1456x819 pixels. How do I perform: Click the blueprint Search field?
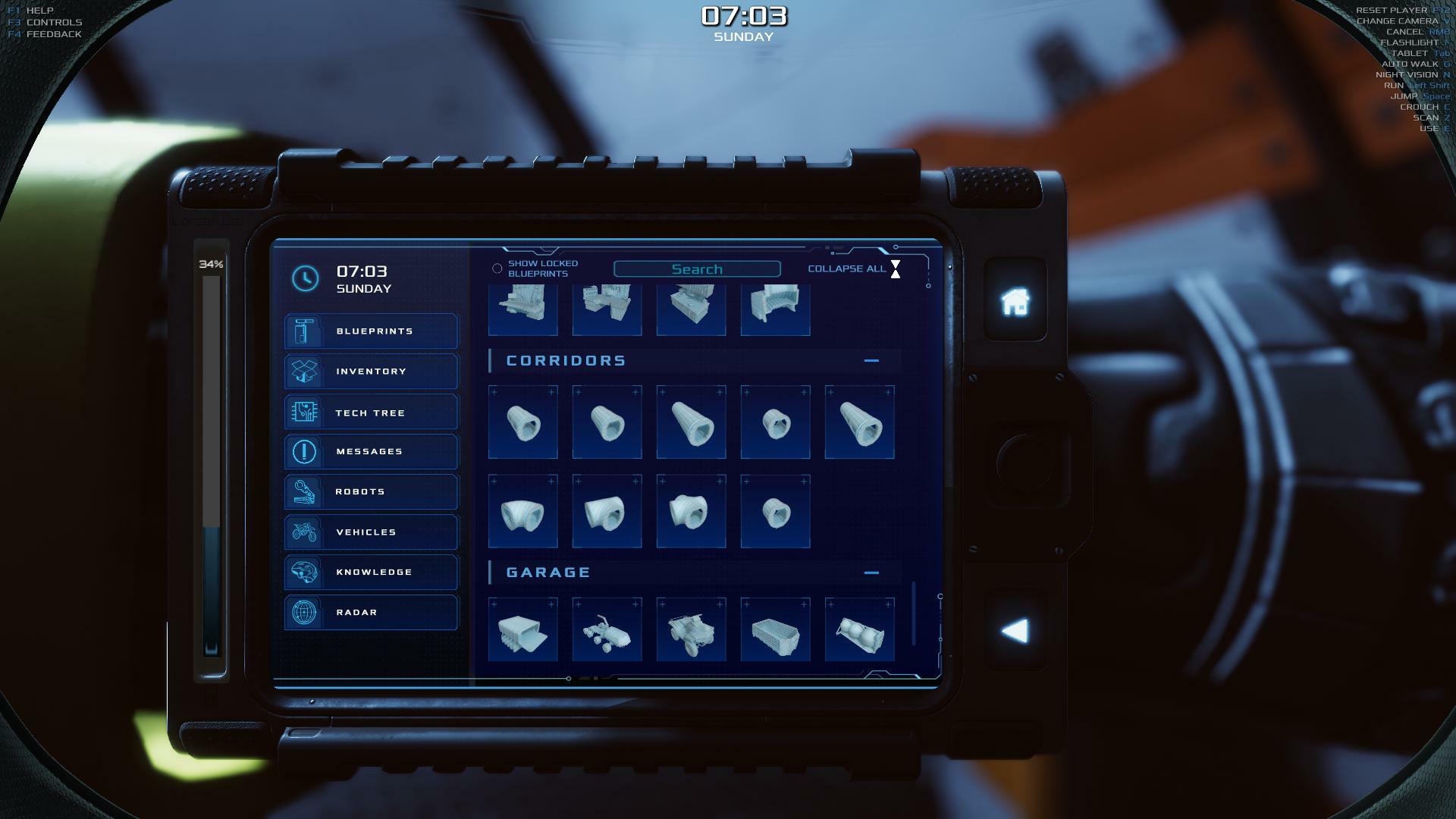click(697, 269)
